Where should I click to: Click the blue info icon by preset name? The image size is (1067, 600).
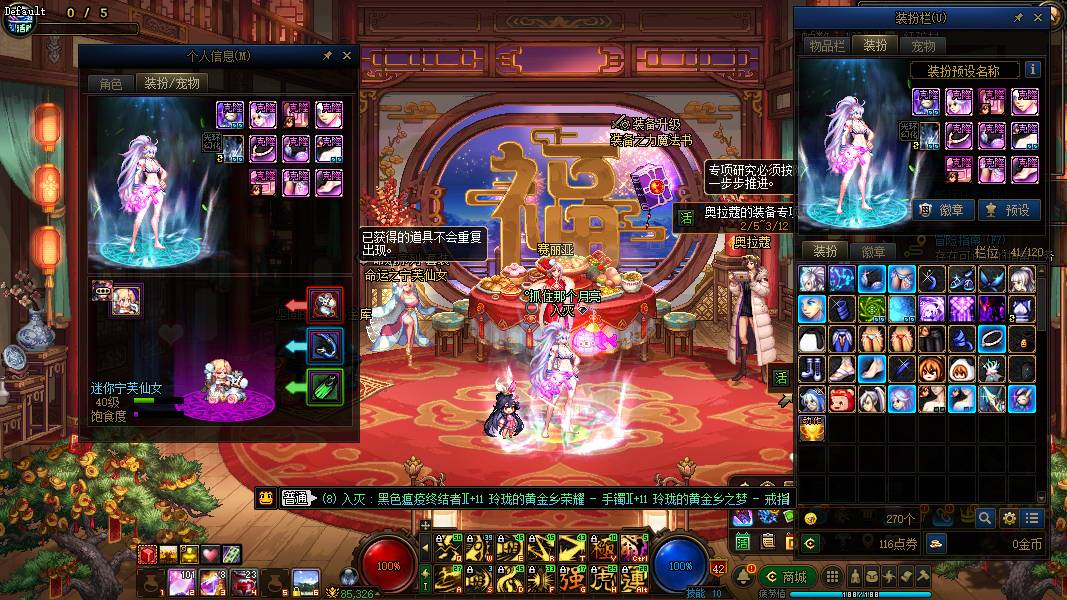1032,70
